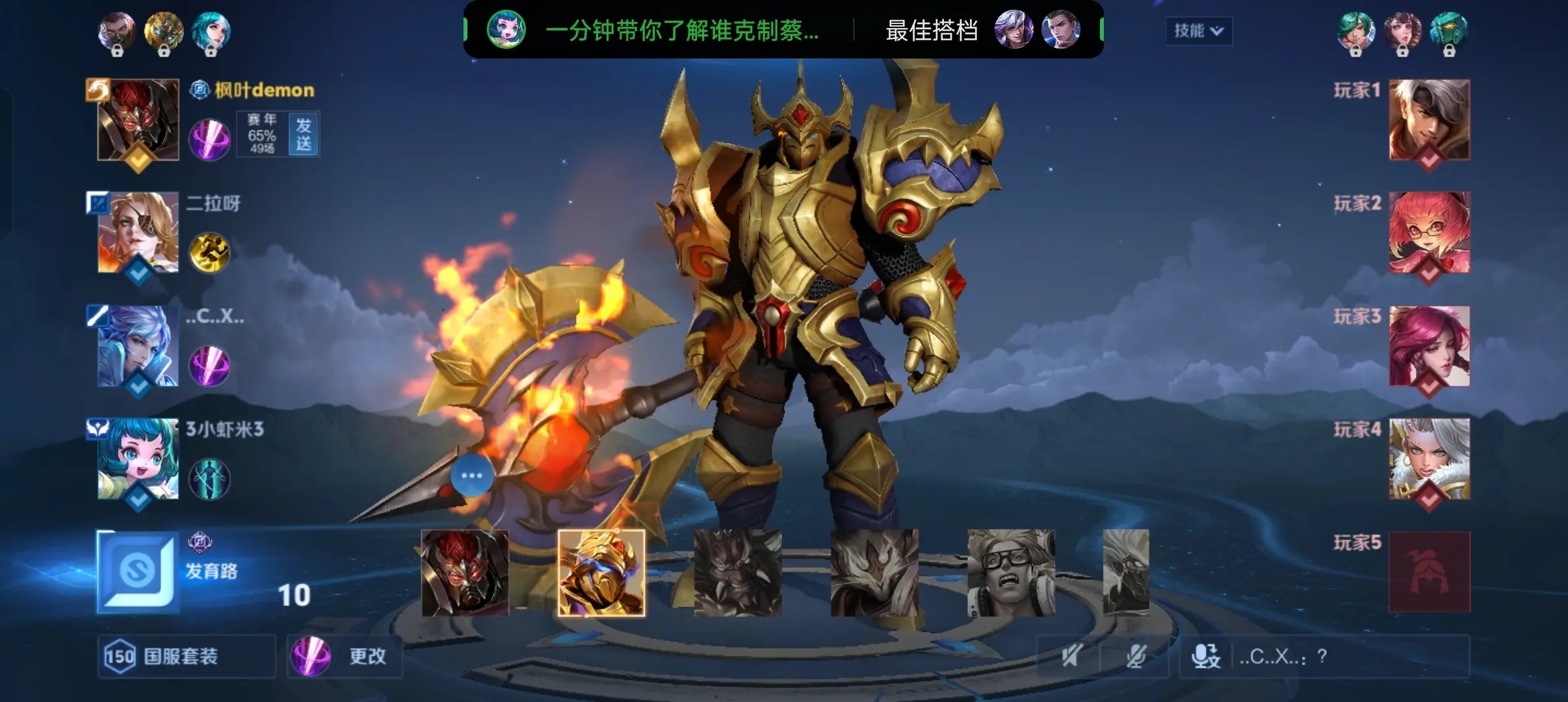Open the blue chat bubble button

coord(471,476)
